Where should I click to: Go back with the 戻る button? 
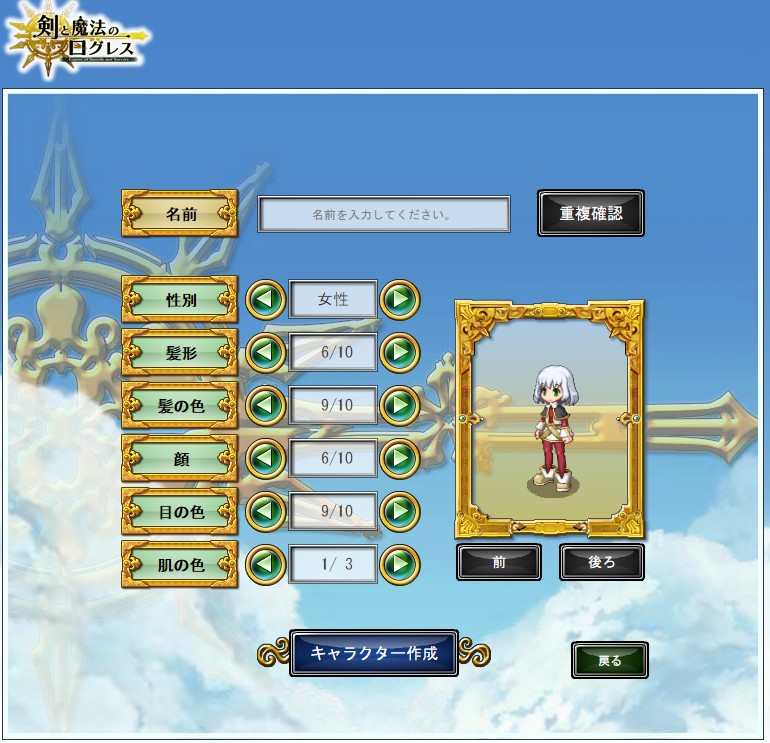coord(610,660)
